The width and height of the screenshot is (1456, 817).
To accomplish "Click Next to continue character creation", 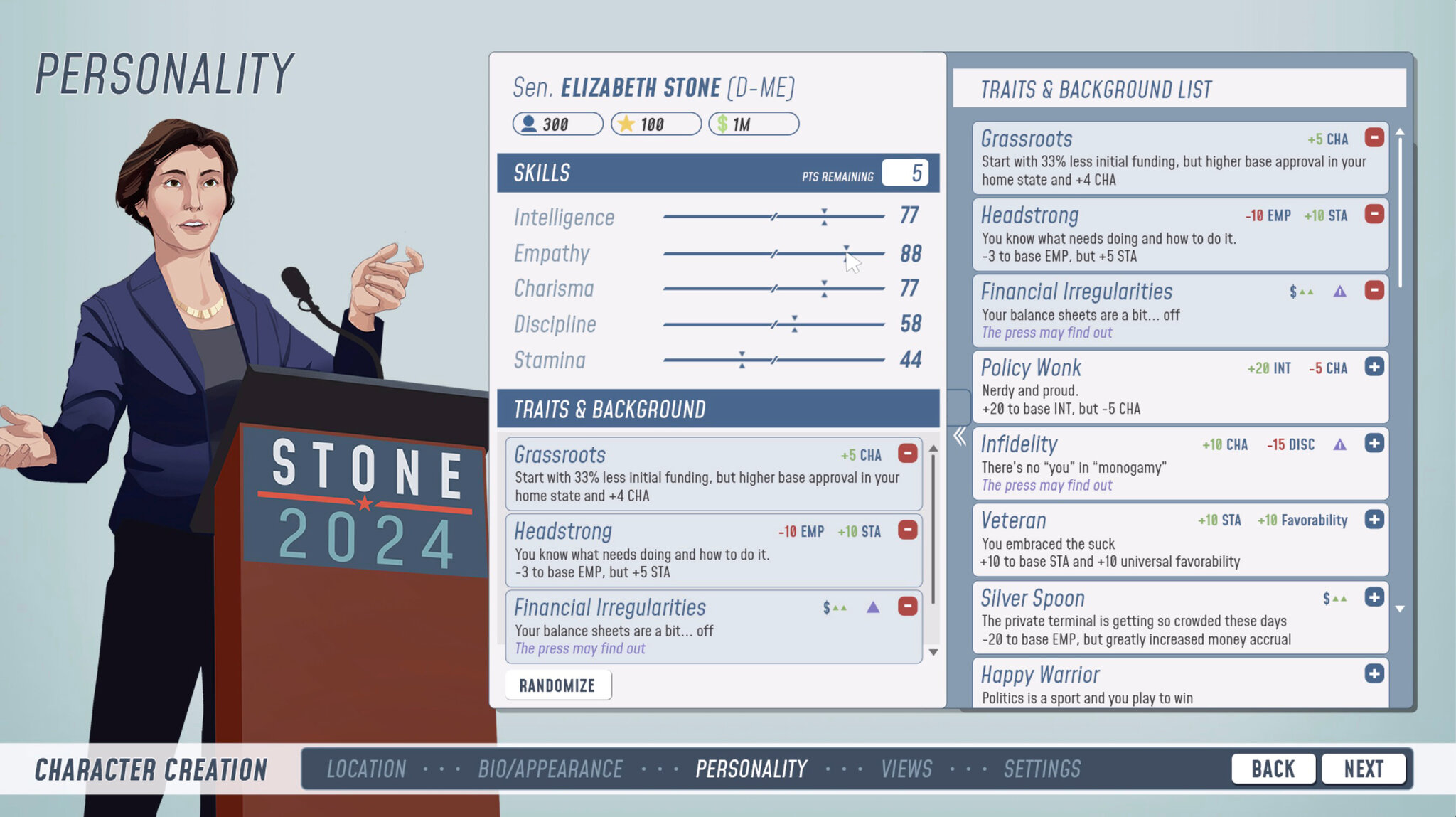I will tap(1364, 768).
